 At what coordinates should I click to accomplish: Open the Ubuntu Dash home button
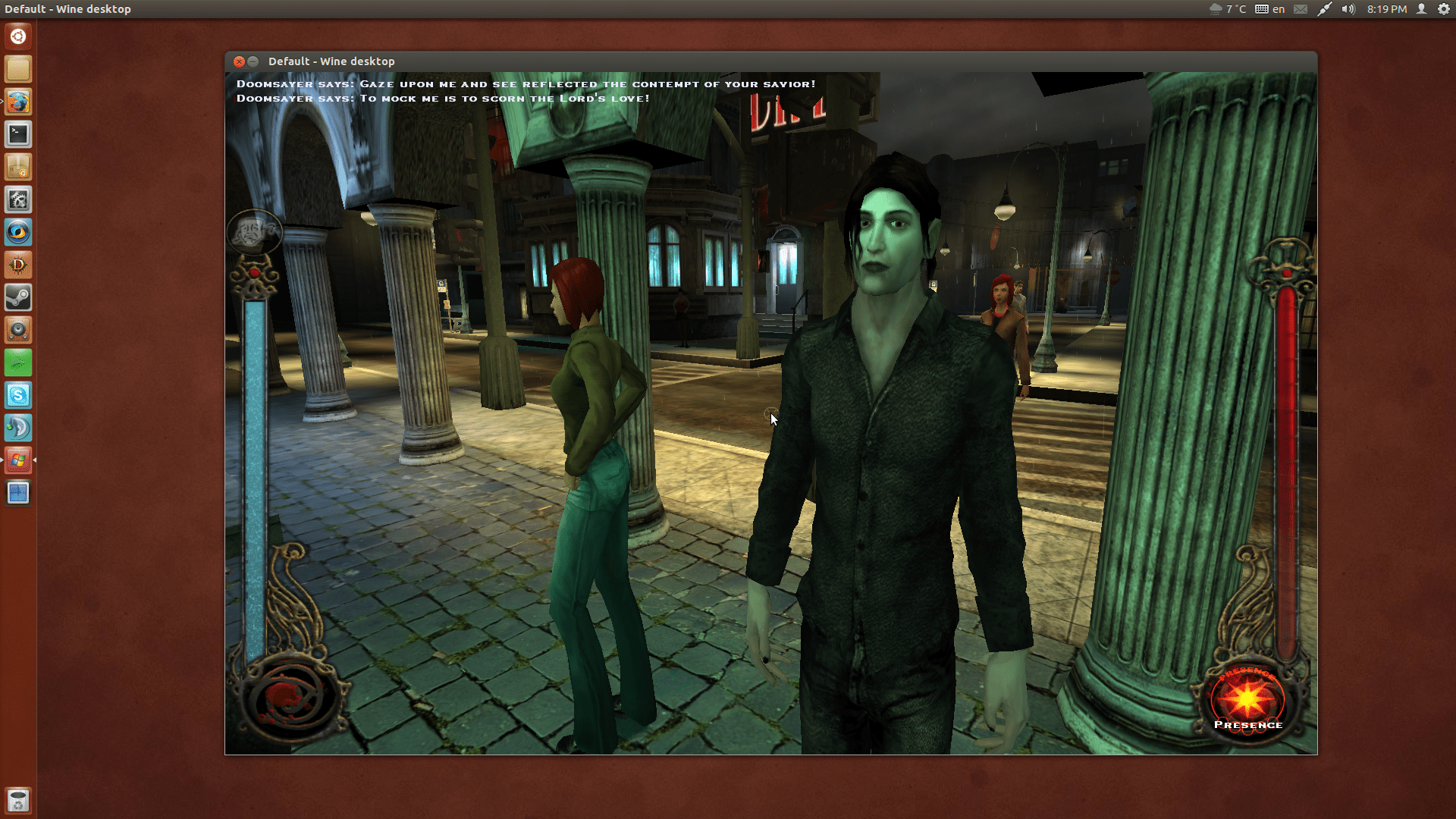[17, 36]
